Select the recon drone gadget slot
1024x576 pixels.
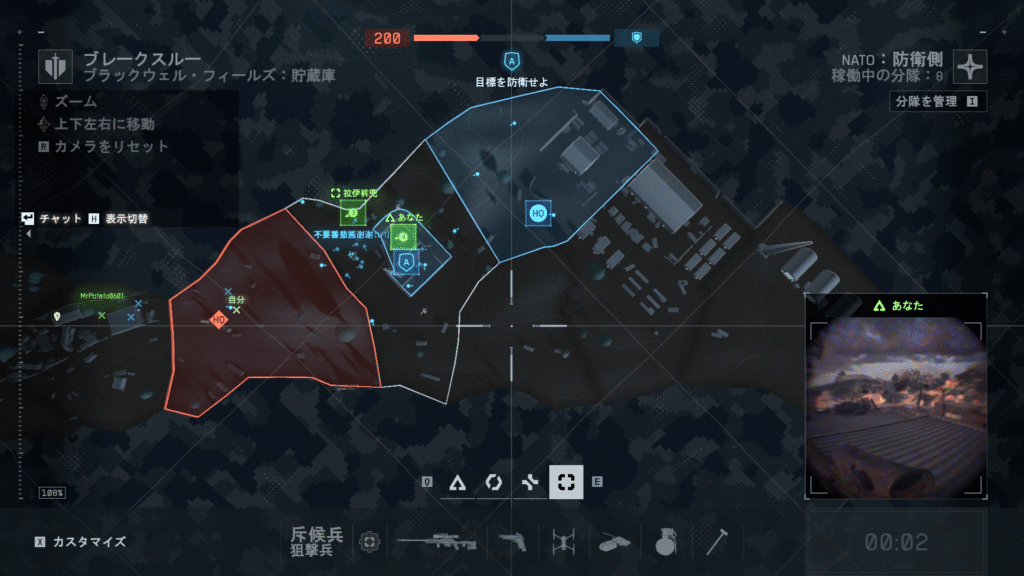pyautogui.click(x=561, y=541)
